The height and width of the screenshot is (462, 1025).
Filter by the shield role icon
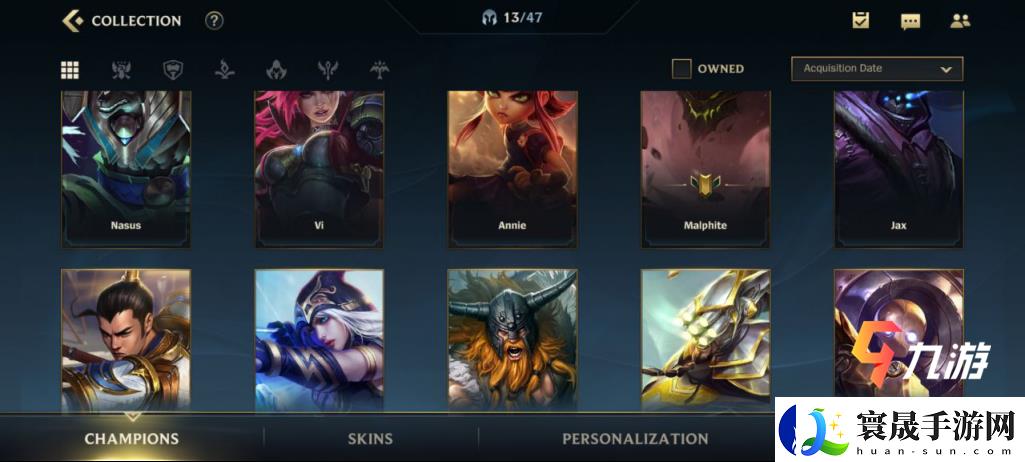[173, 69]
